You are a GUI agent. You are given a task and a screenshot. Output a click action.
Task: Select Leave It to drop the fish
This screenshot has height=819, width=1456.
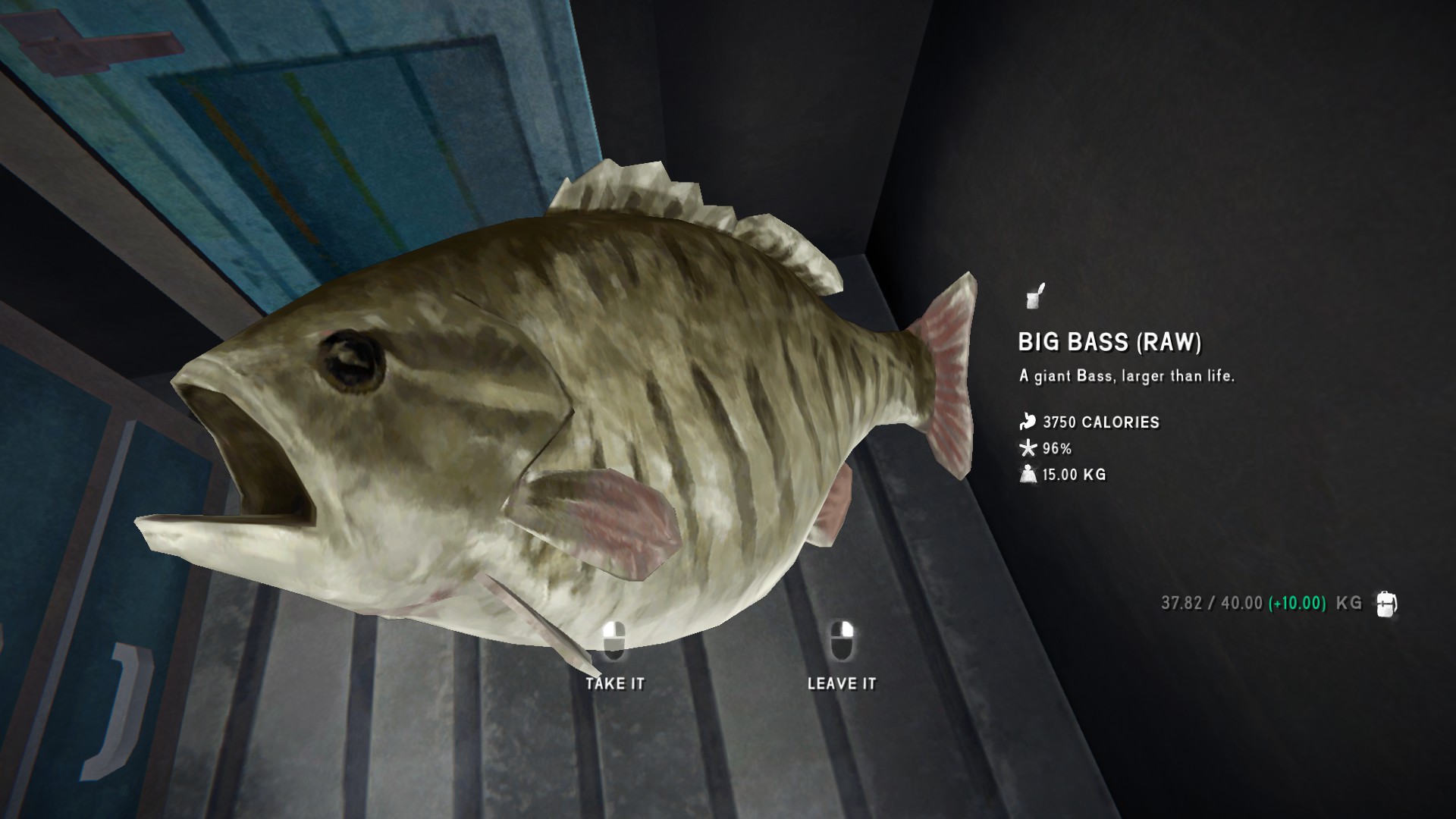click(x=842, y=682)
